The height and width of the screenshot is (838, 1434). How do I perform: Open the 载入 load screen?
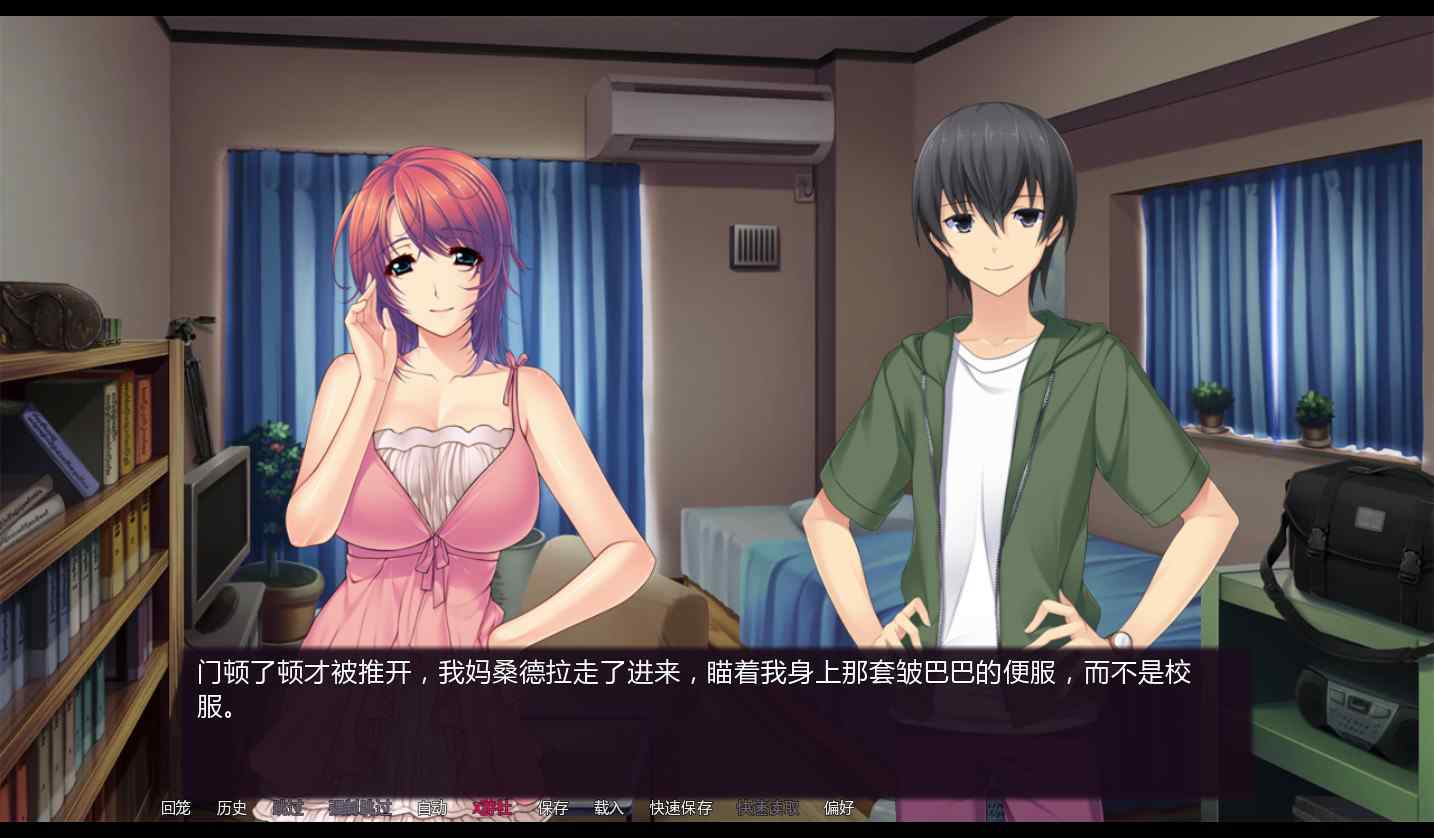click(x=609, y=808)
